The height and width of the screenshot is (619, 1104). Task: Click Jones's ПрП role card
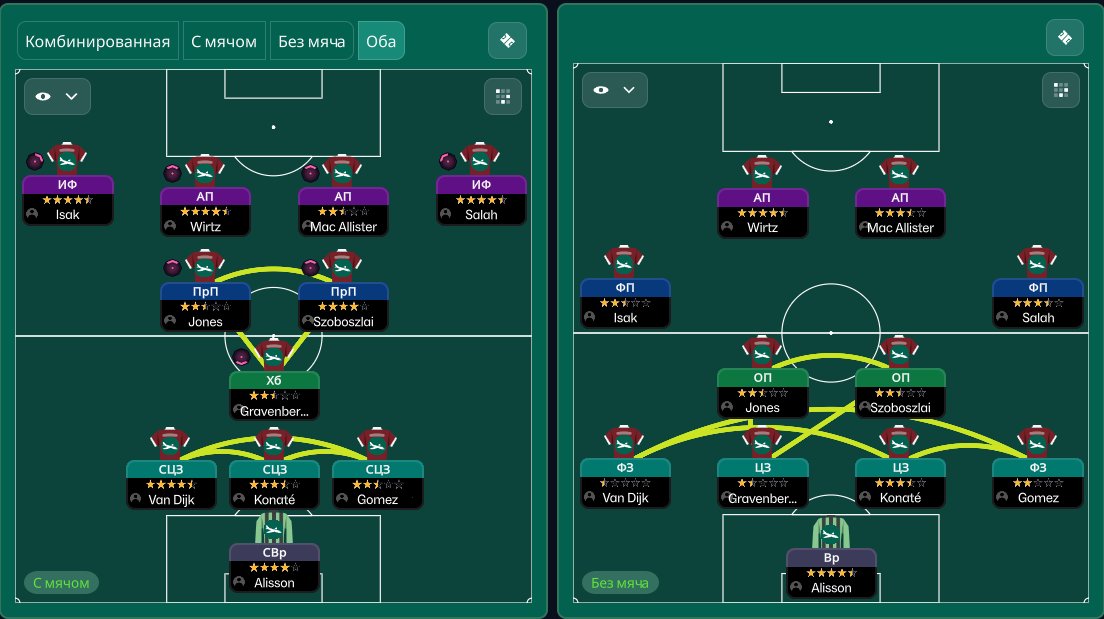205,306
